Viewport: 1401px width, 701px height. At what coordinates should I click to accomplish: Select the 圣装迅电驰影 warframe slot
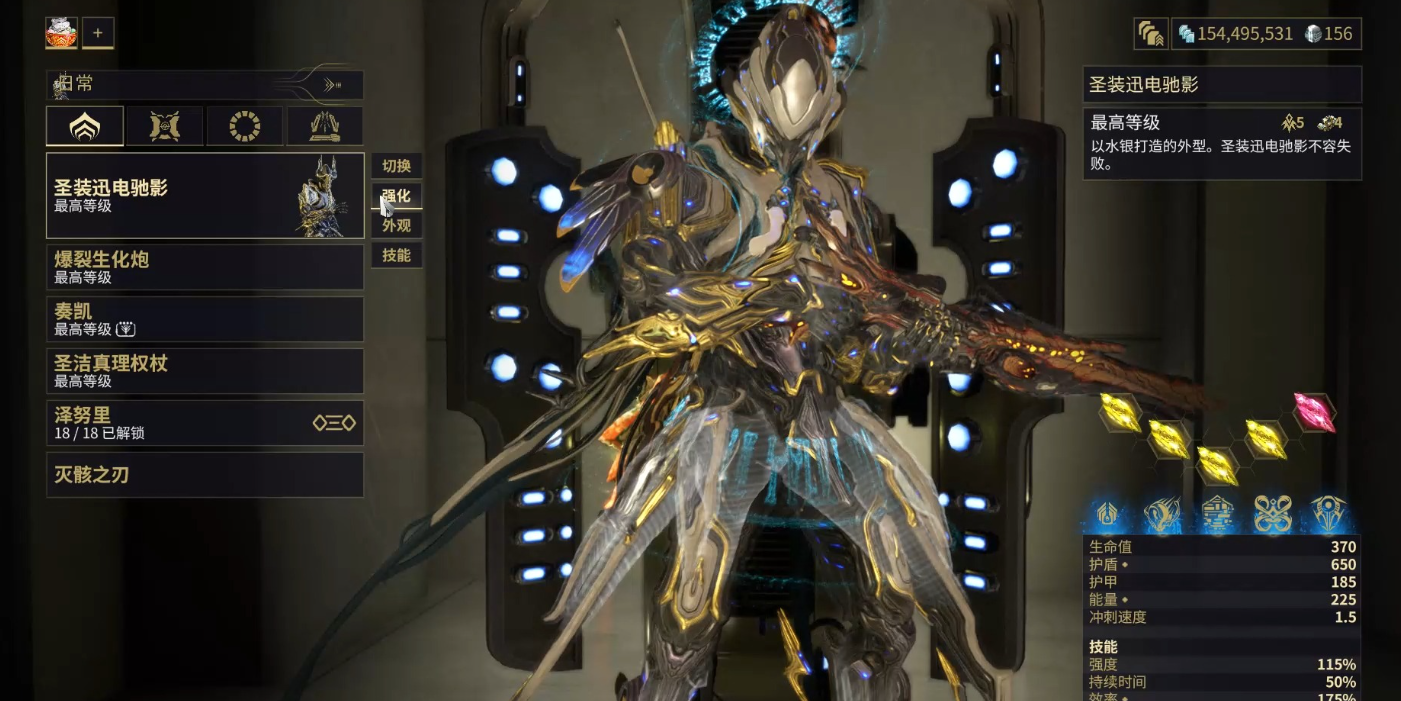(x=205, y=195)
